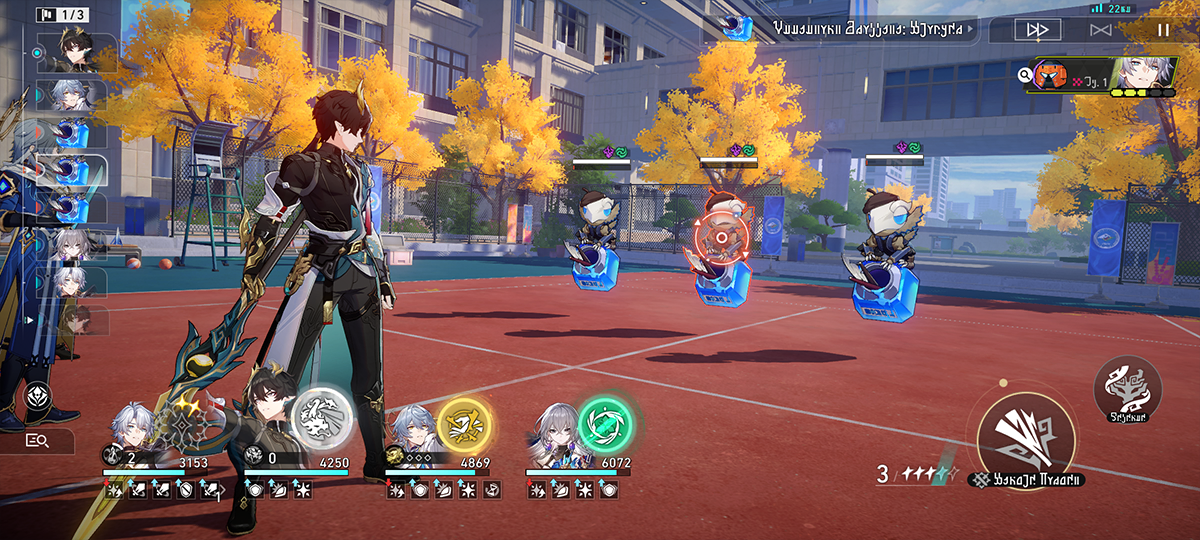The width and height of the screenshot is (1200, 540).
Task: Target the enemy with the red lock-on marker
Action: pyautogui.click(x=722, y=241)
